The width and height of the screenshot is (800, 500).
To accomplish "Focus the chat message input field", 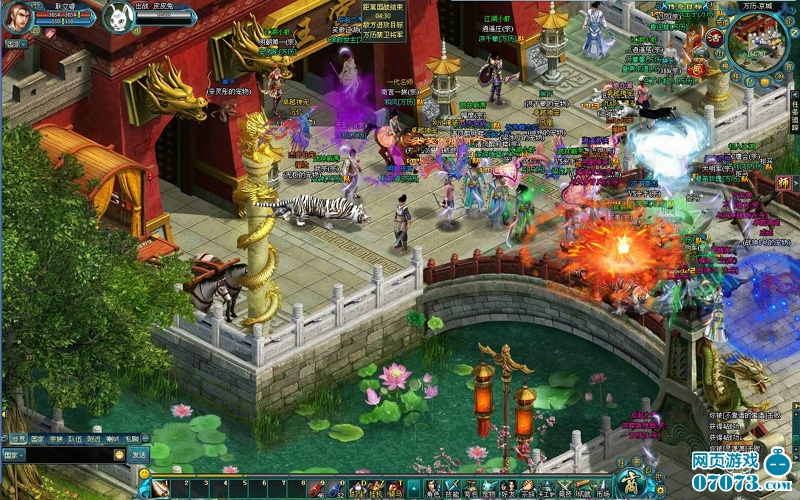I will click(70, 454).
